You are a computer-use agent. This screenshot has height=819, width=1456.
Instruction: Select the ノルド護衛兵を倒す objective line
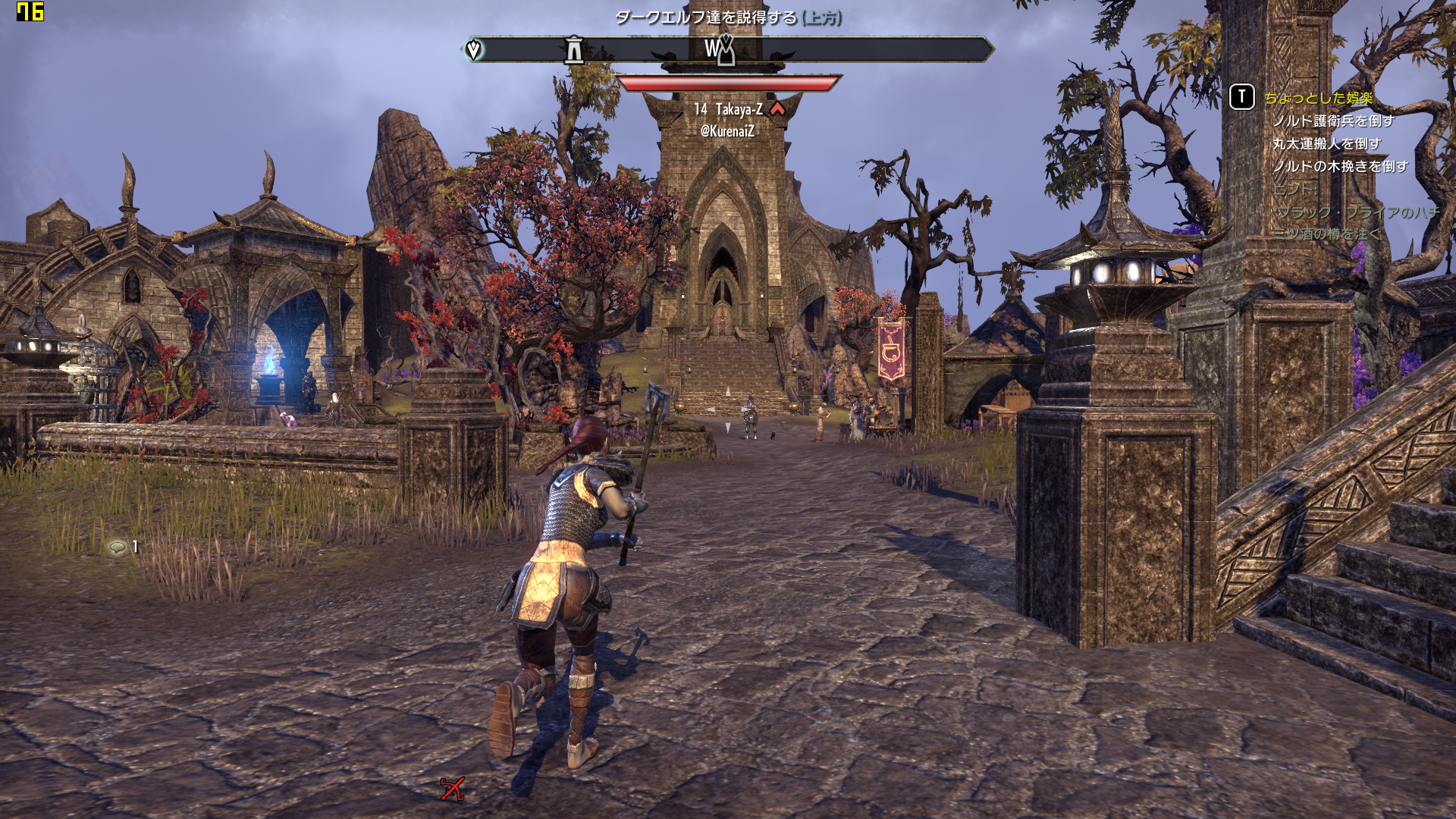tap(1333, 121)
